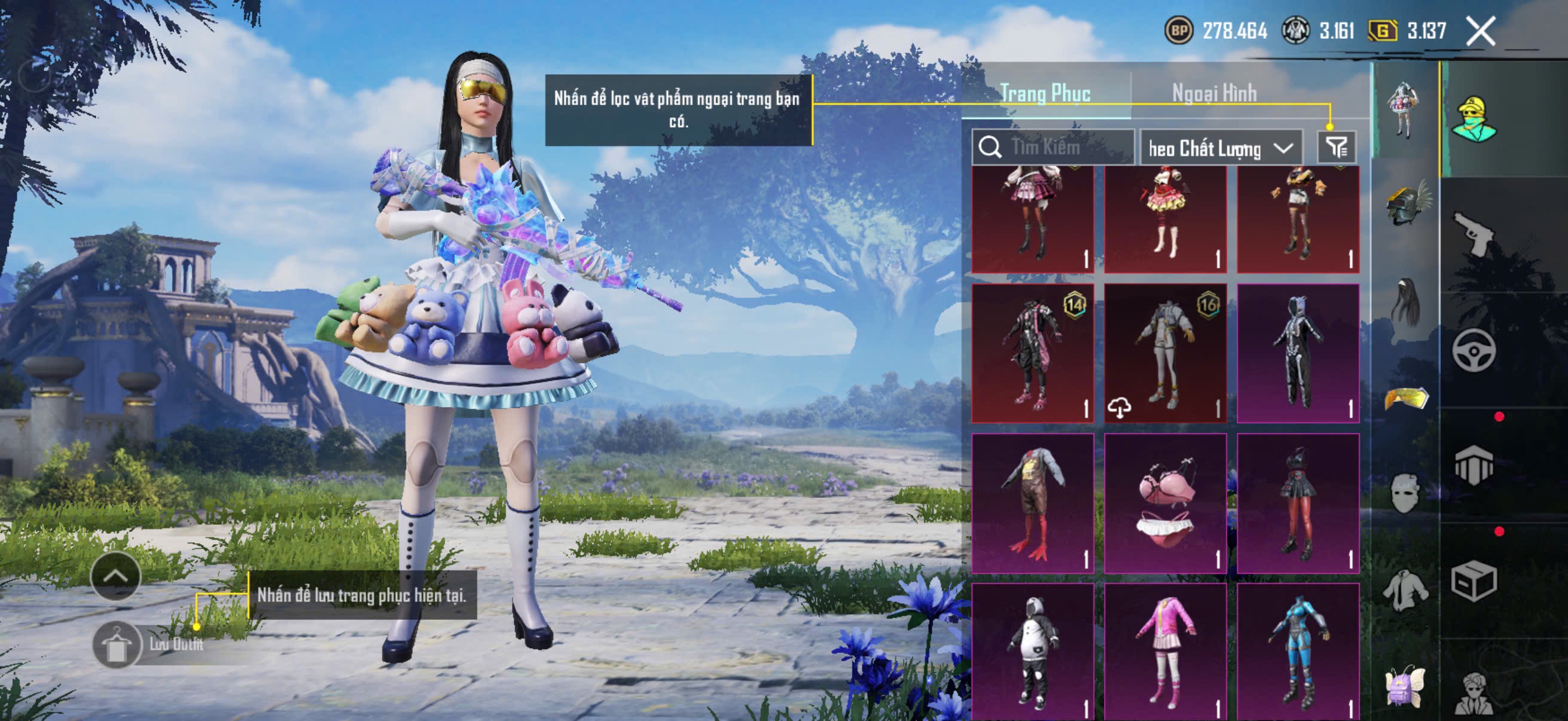Open the pistol weapon skins section
This screenshot has width=1568, height=721.
[1474, 234]
